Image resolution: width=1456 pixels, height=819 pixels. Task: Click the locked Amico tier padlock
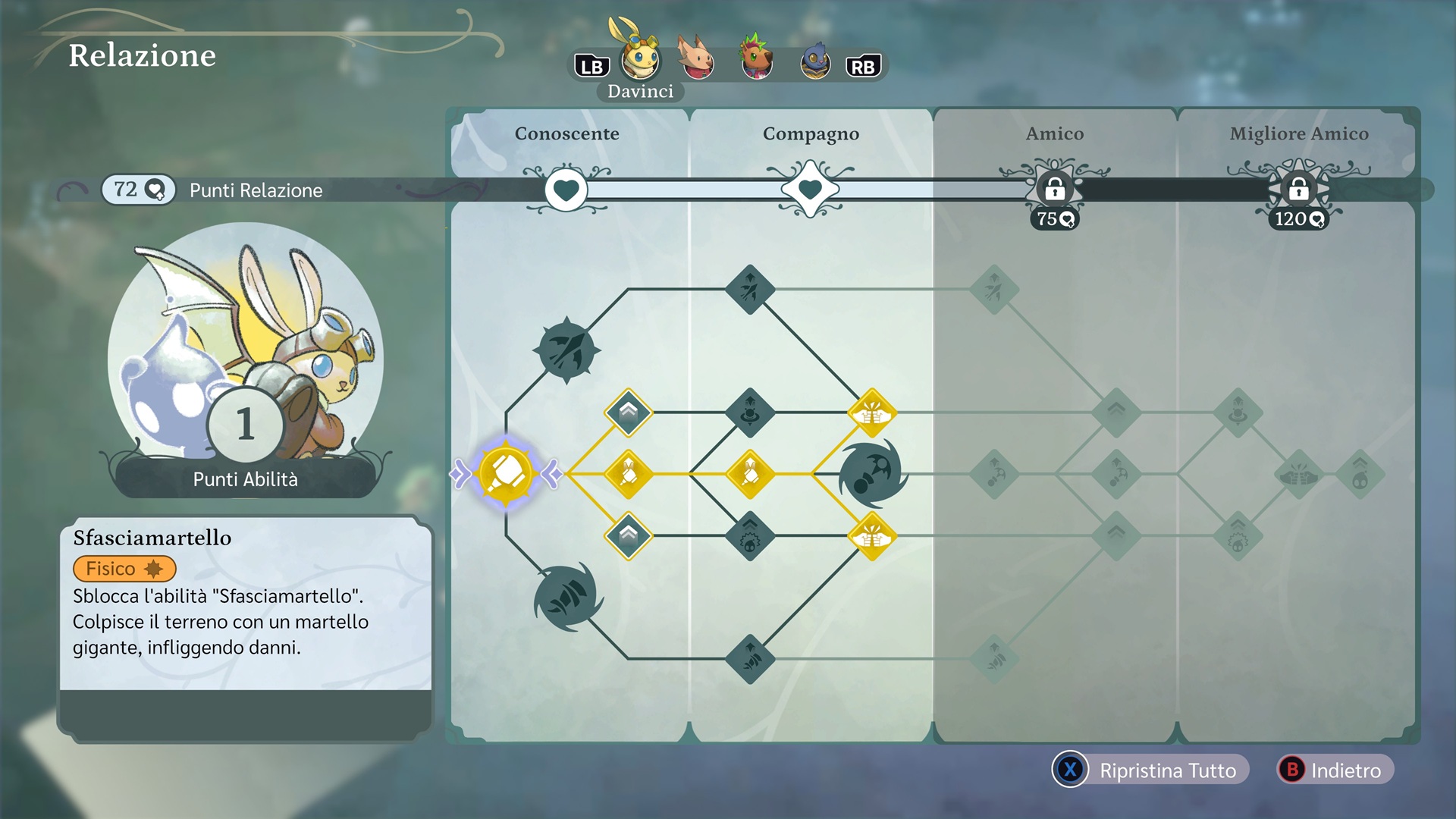(x=1054, y=190)
